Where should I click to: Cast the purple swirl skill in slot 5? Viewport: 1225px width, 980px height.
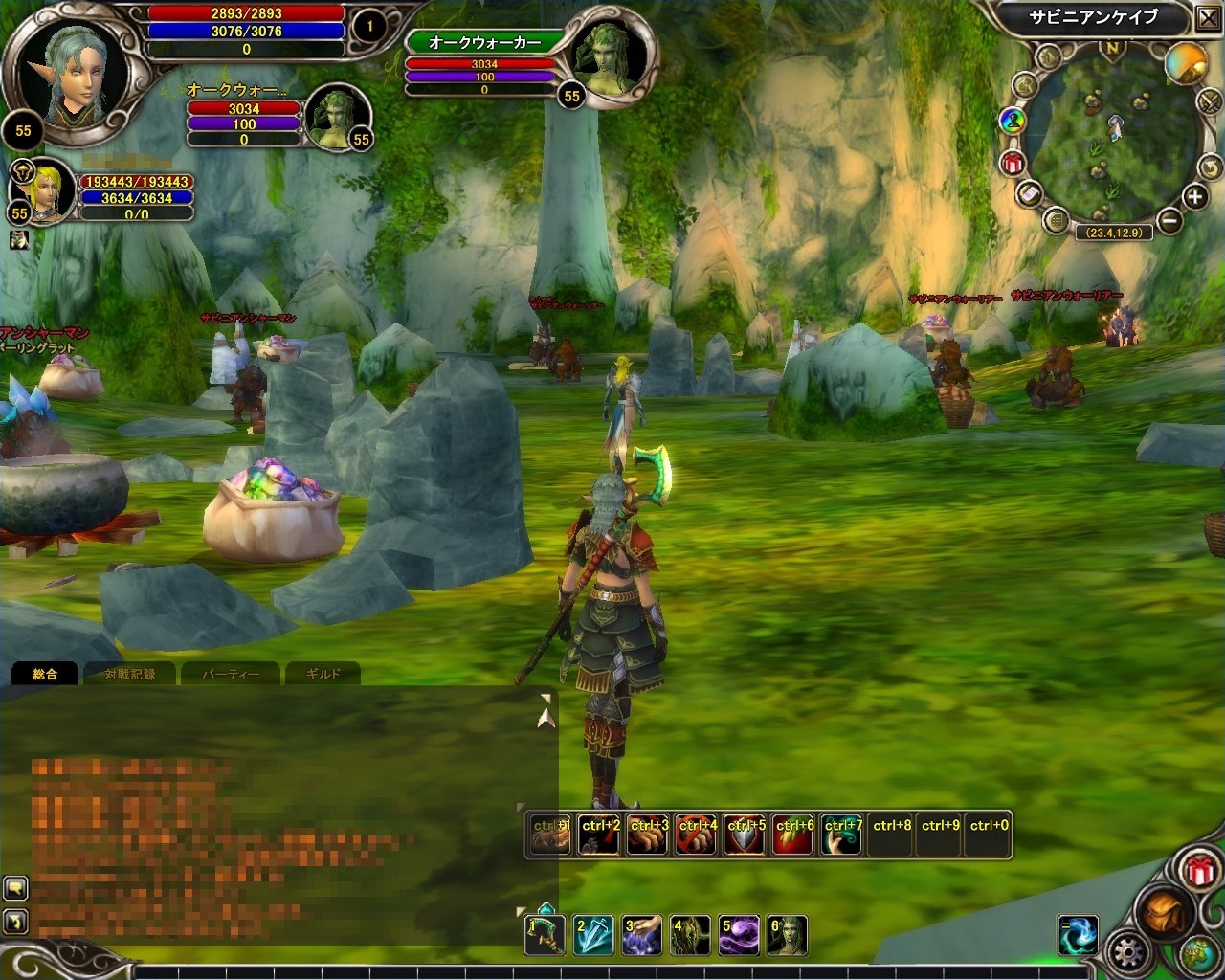tap(739, 935)
